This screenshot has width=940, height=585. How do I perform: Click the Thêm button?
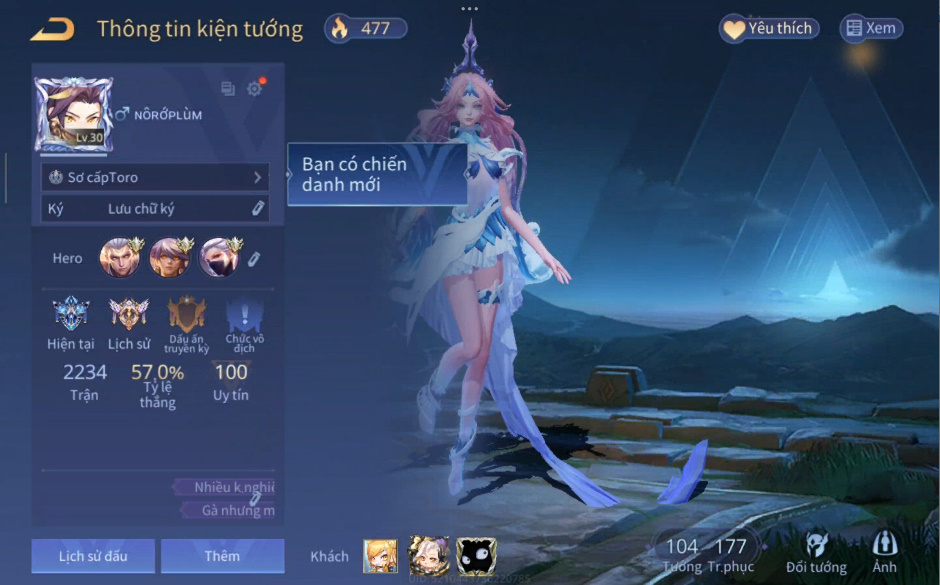[x=222, y=556]
